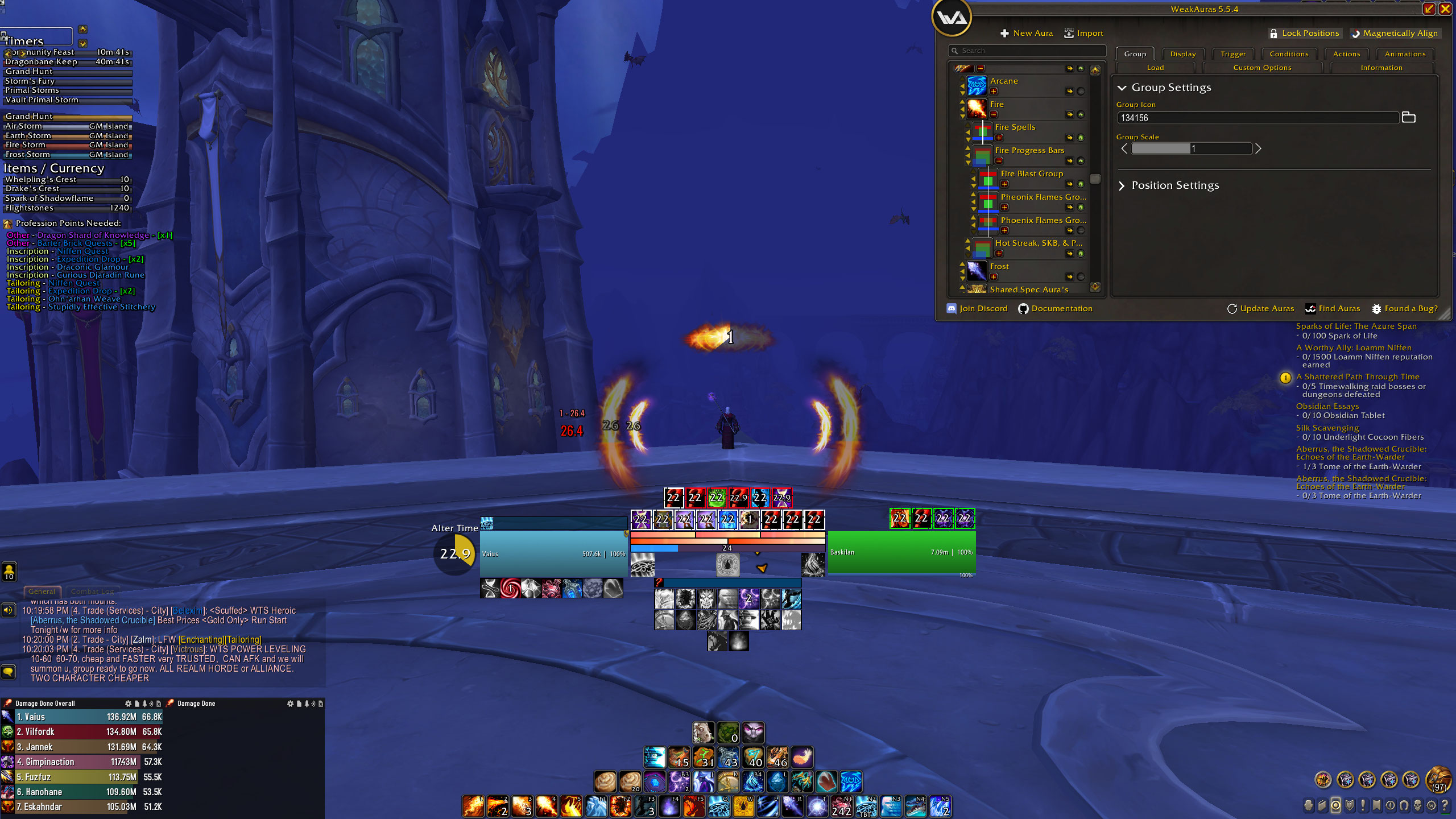Switch to the Display tab
Screen dimensions: 1456x819
point(1183,54)
